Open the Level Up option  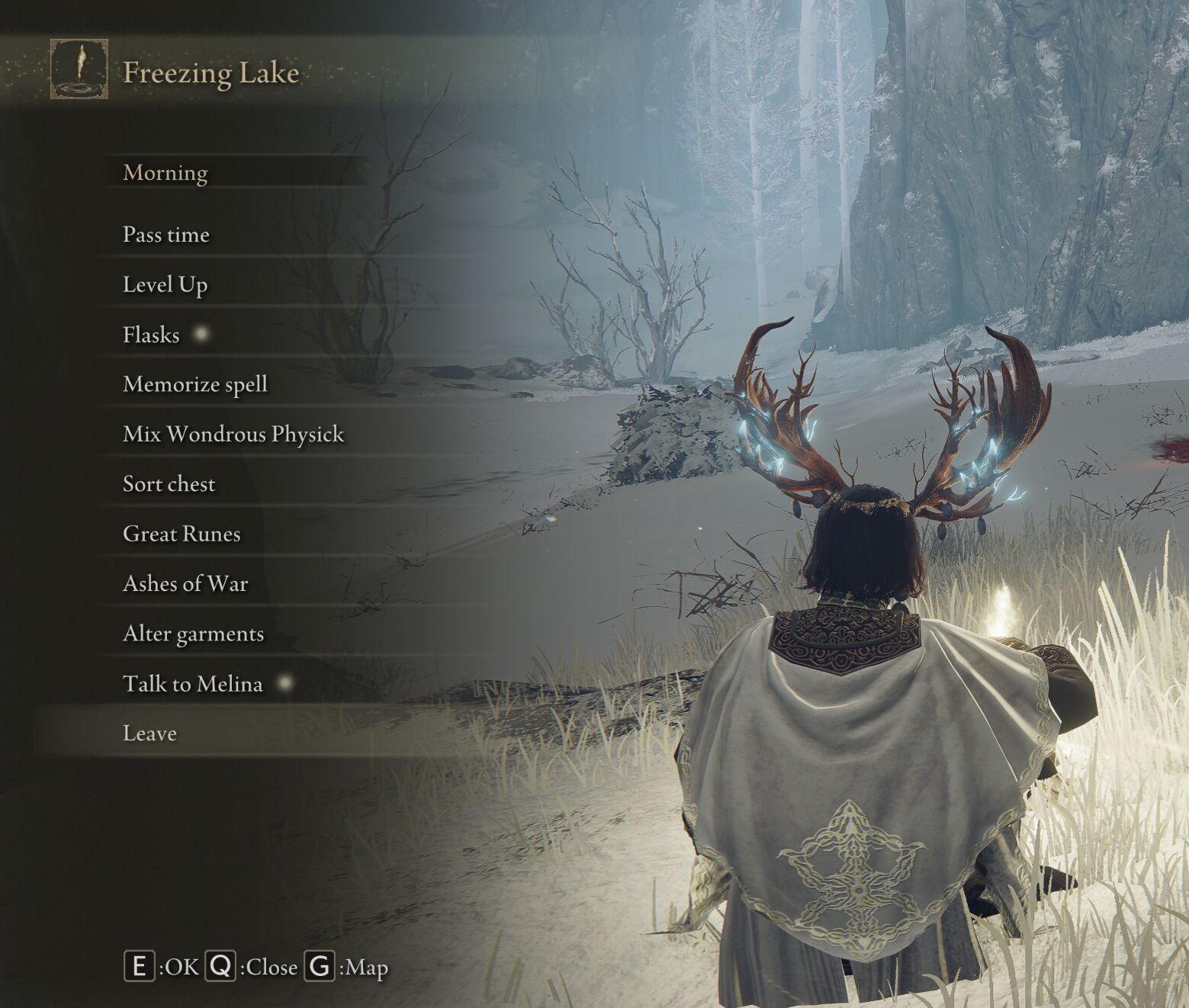(x=165, y=284)
